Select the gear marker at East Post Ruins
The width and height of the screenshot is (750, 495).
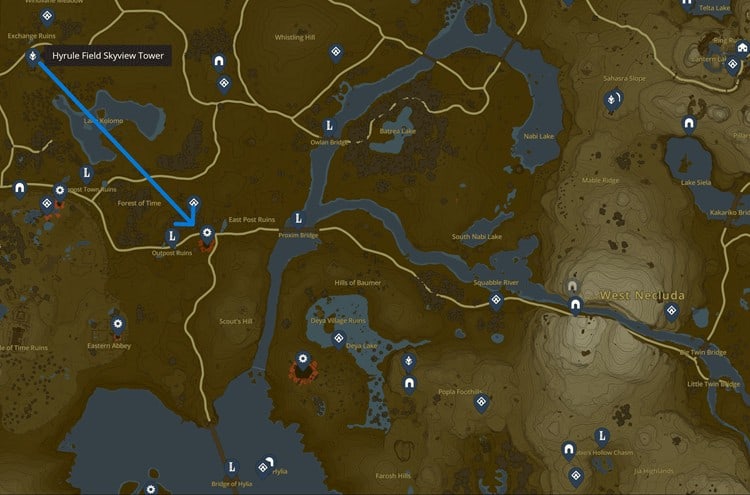tap(207, 234)
